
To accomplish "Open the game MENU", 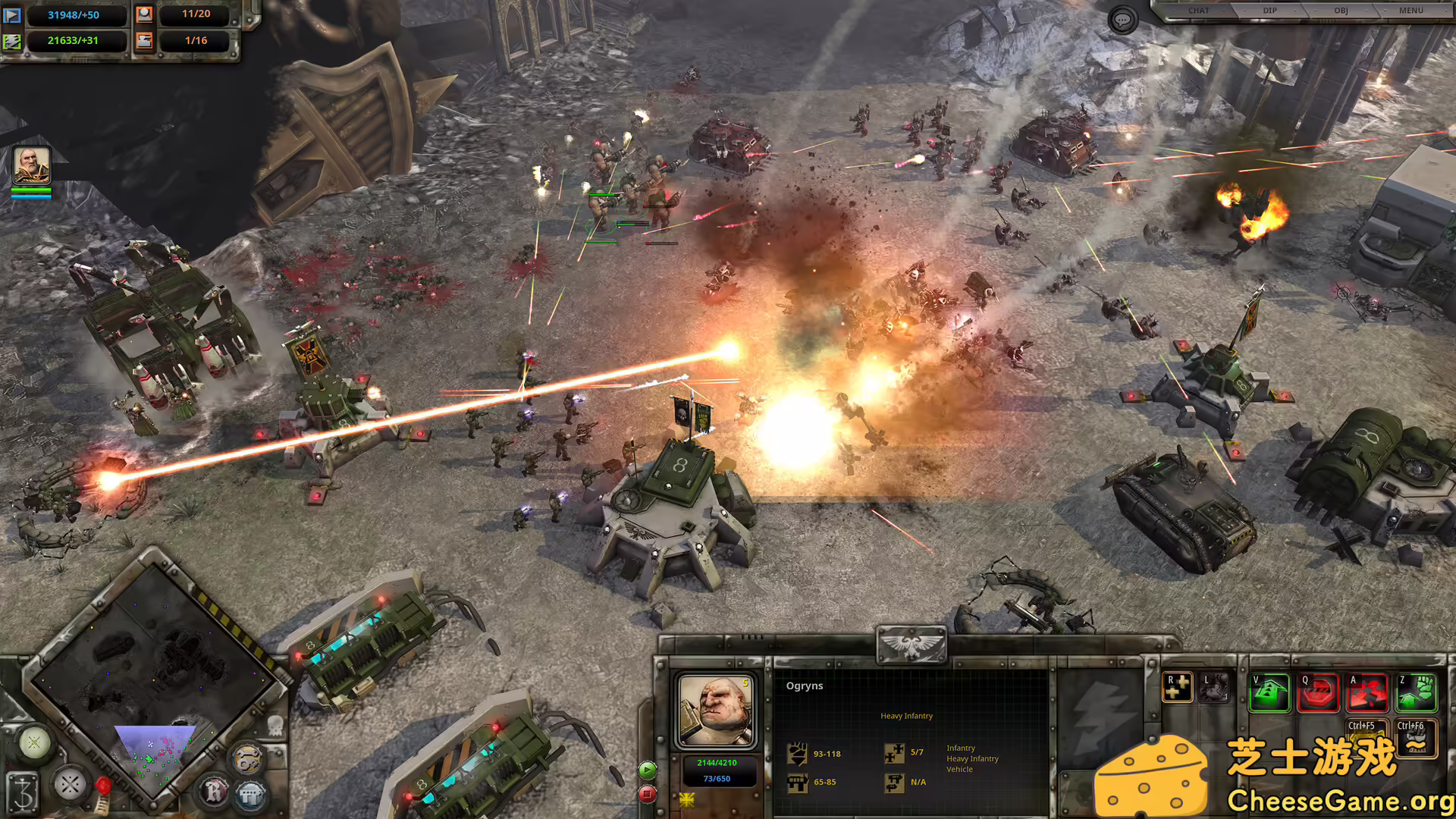I will (1411, 11).
